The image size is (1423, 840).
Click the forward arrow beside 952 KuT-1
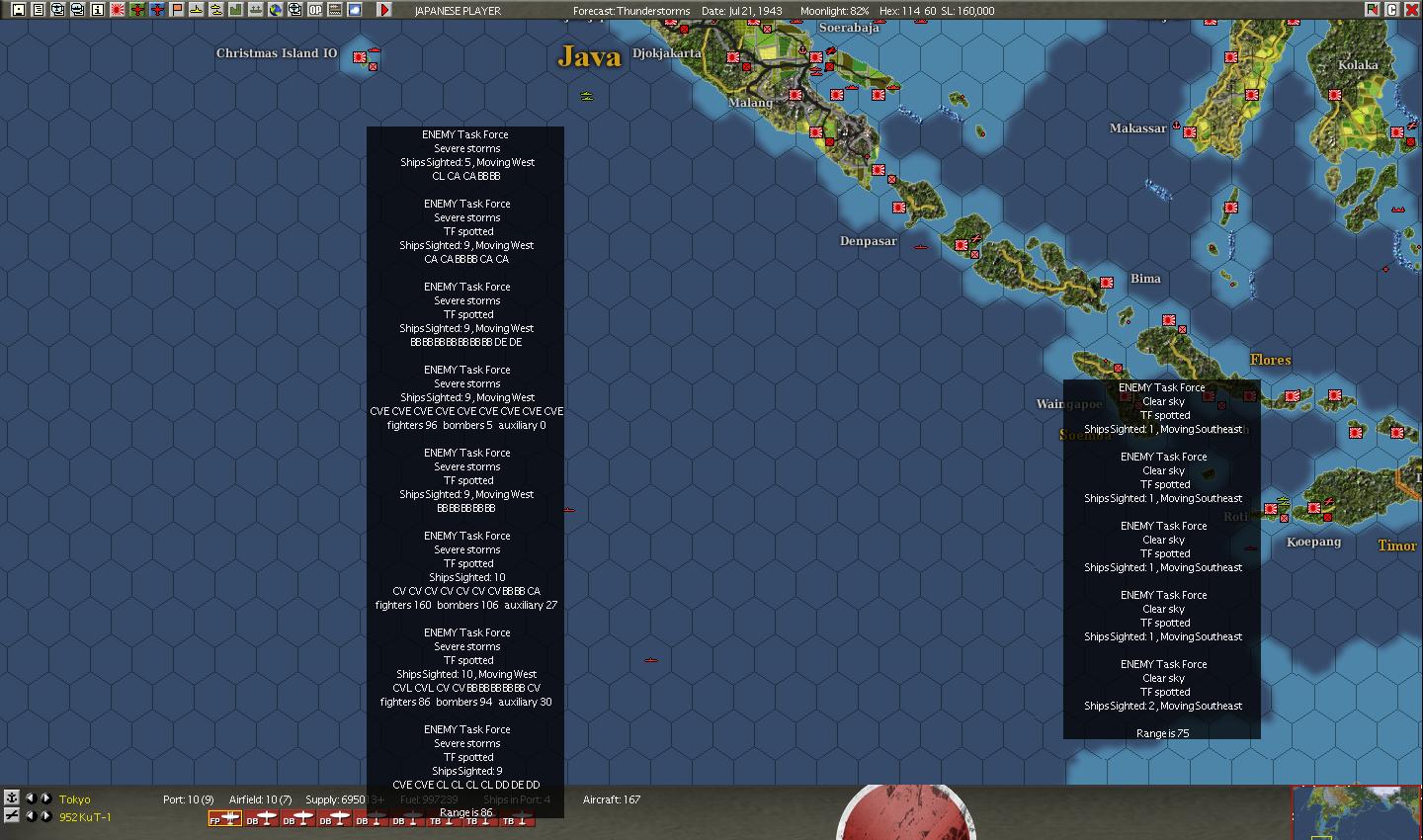pyautogui.click(x=46, y=817)
